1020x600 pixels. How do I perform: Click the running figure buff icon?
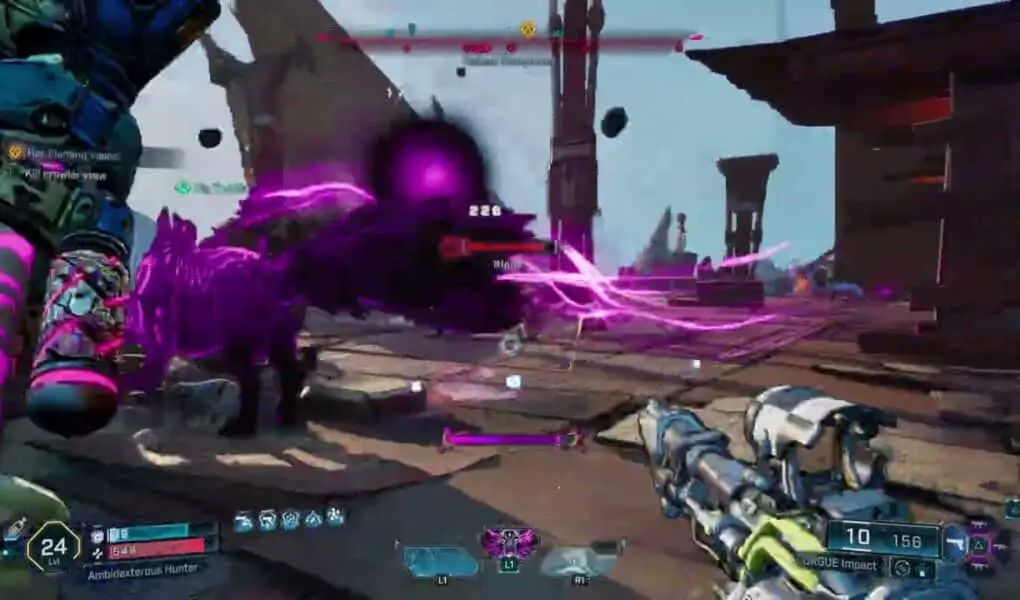(x=336, y=518)
